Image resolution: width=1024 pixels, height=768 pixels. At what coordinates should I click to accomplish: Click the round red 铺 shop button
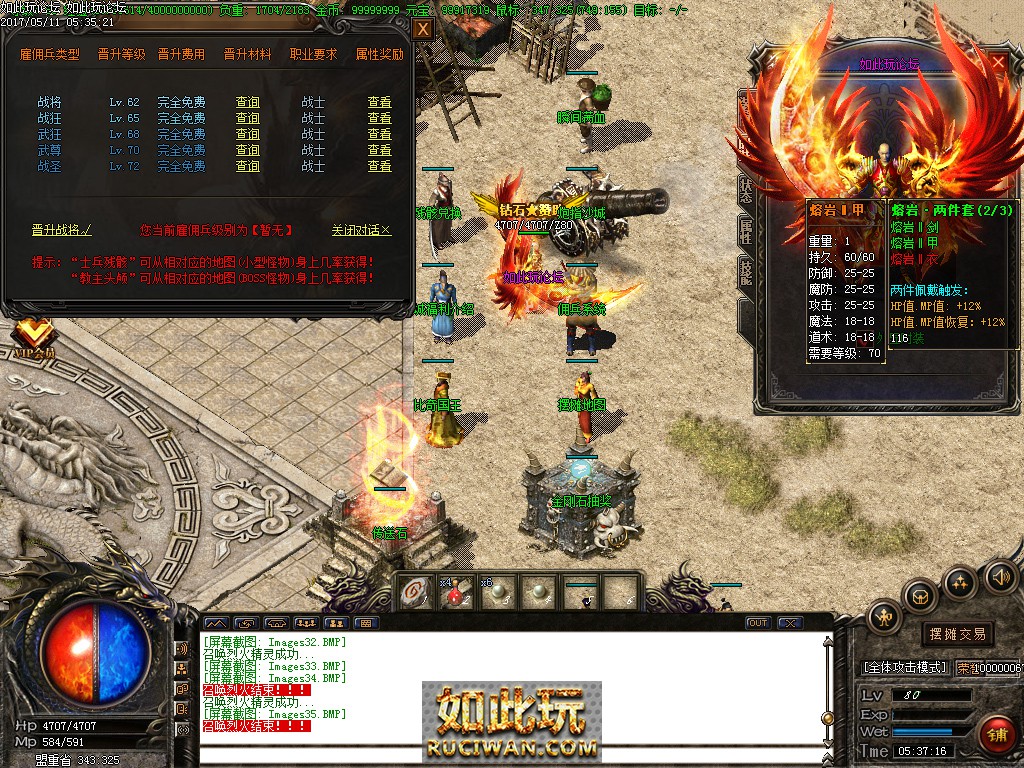click(996, 733)
